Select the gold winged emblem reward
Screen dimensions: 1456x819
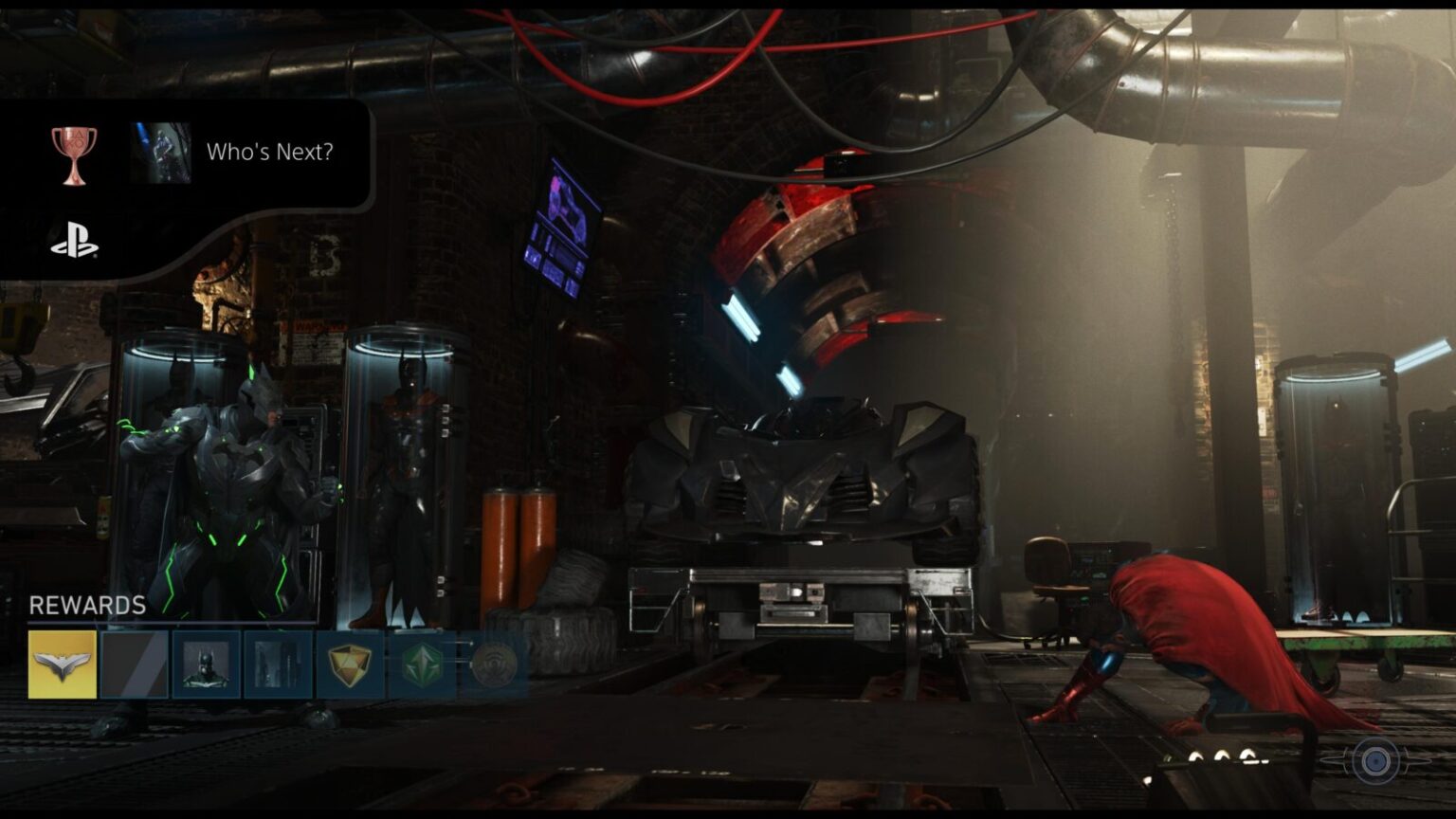pos(63,664)
